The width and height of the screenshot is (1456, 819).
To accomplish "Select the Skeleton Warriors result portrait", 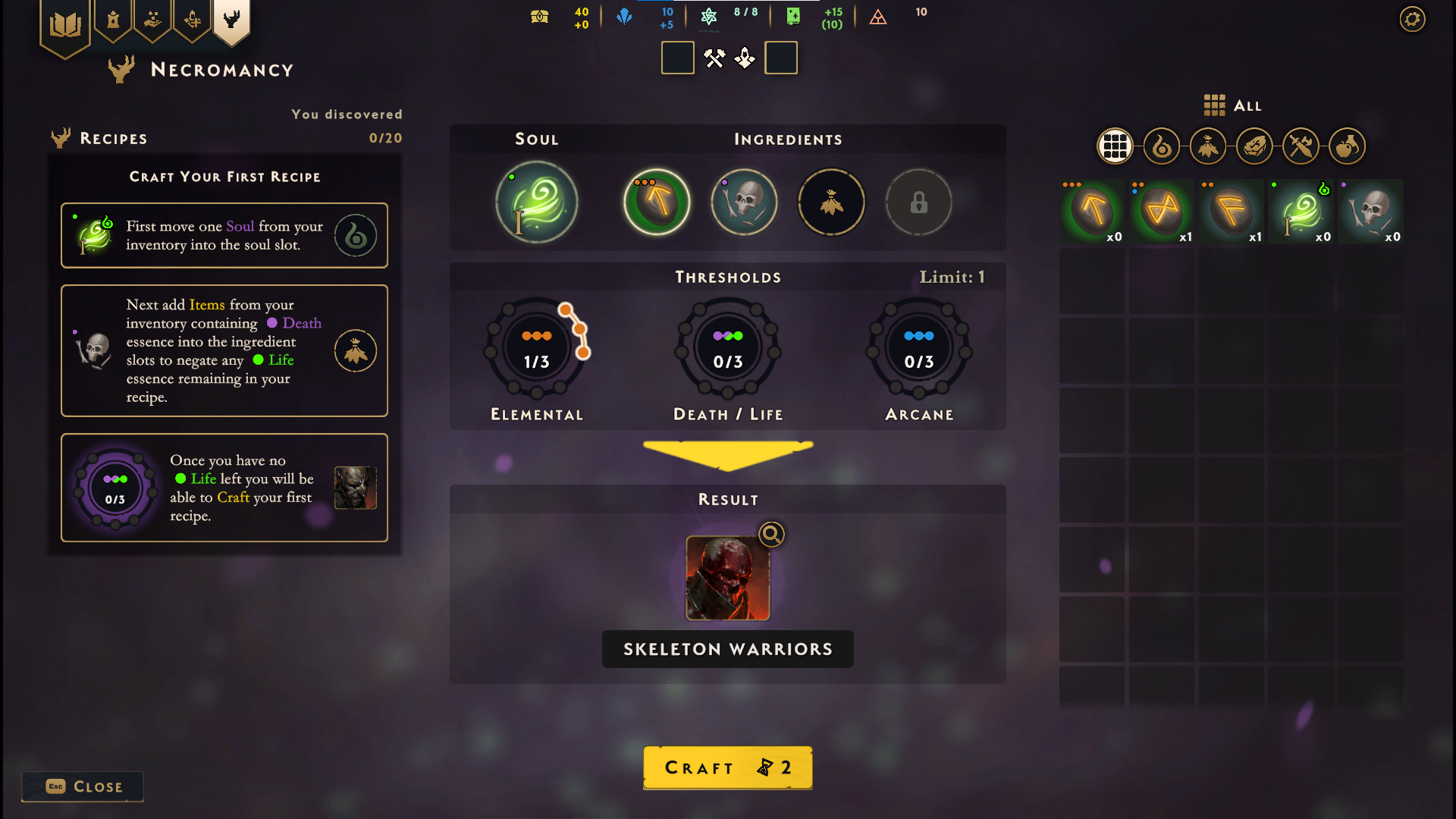I will (x=727, y=579).
